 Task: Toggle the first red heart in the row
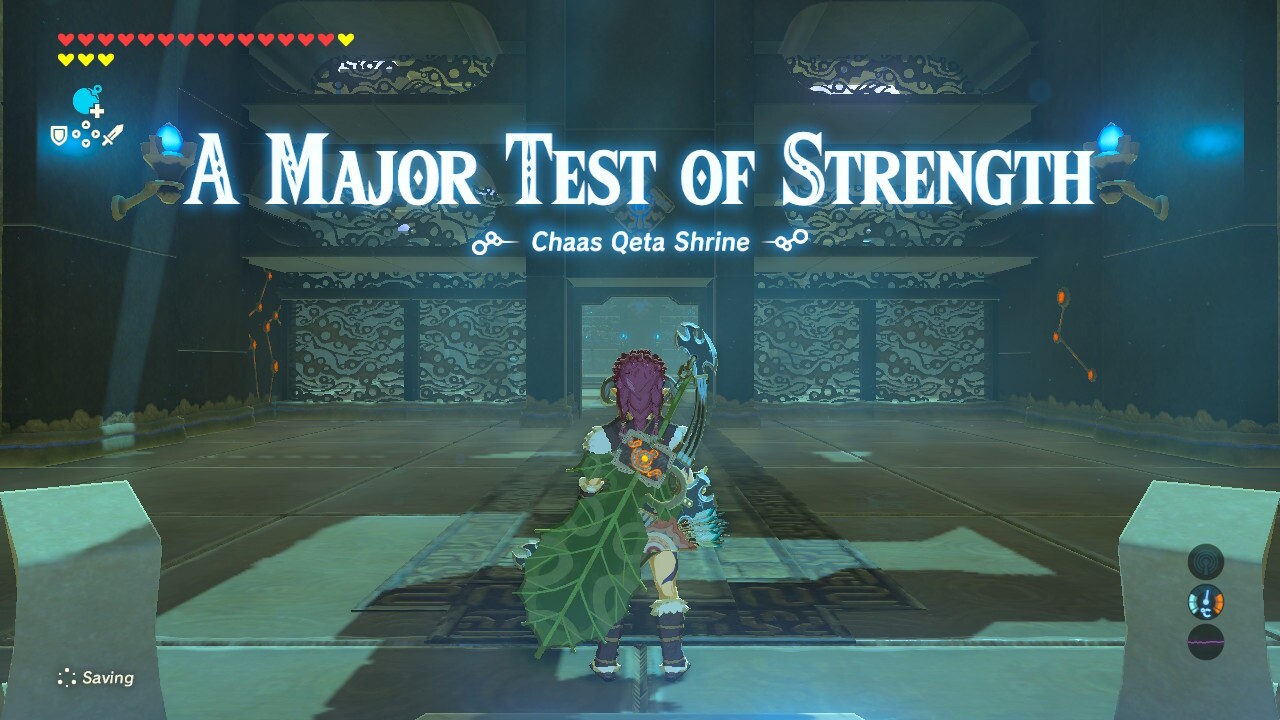(x=65, y=38)
